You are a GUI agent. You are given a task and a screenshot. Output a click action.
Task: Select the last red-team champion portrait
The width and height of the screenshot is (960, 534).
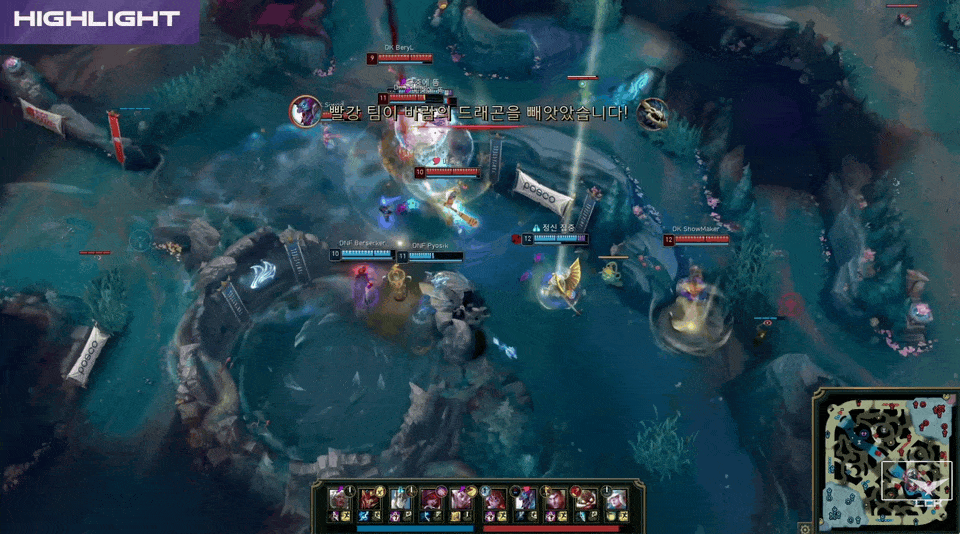[x=615, y=497]
